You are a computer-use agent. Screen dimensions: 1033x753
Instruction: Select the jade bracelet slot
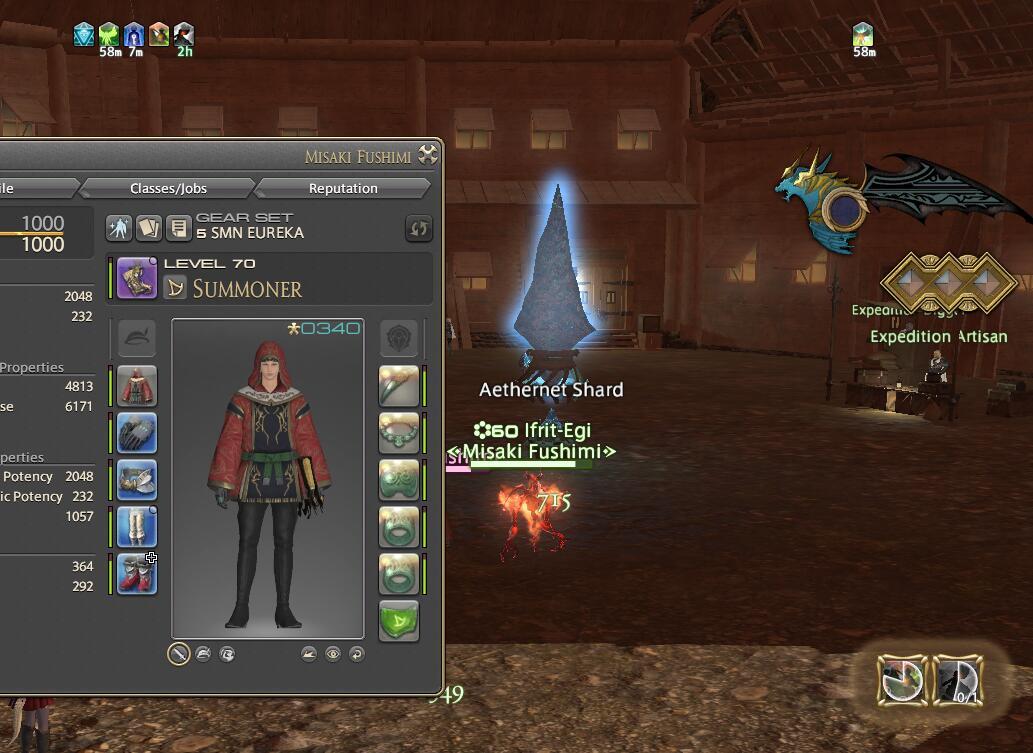point(398,480)
